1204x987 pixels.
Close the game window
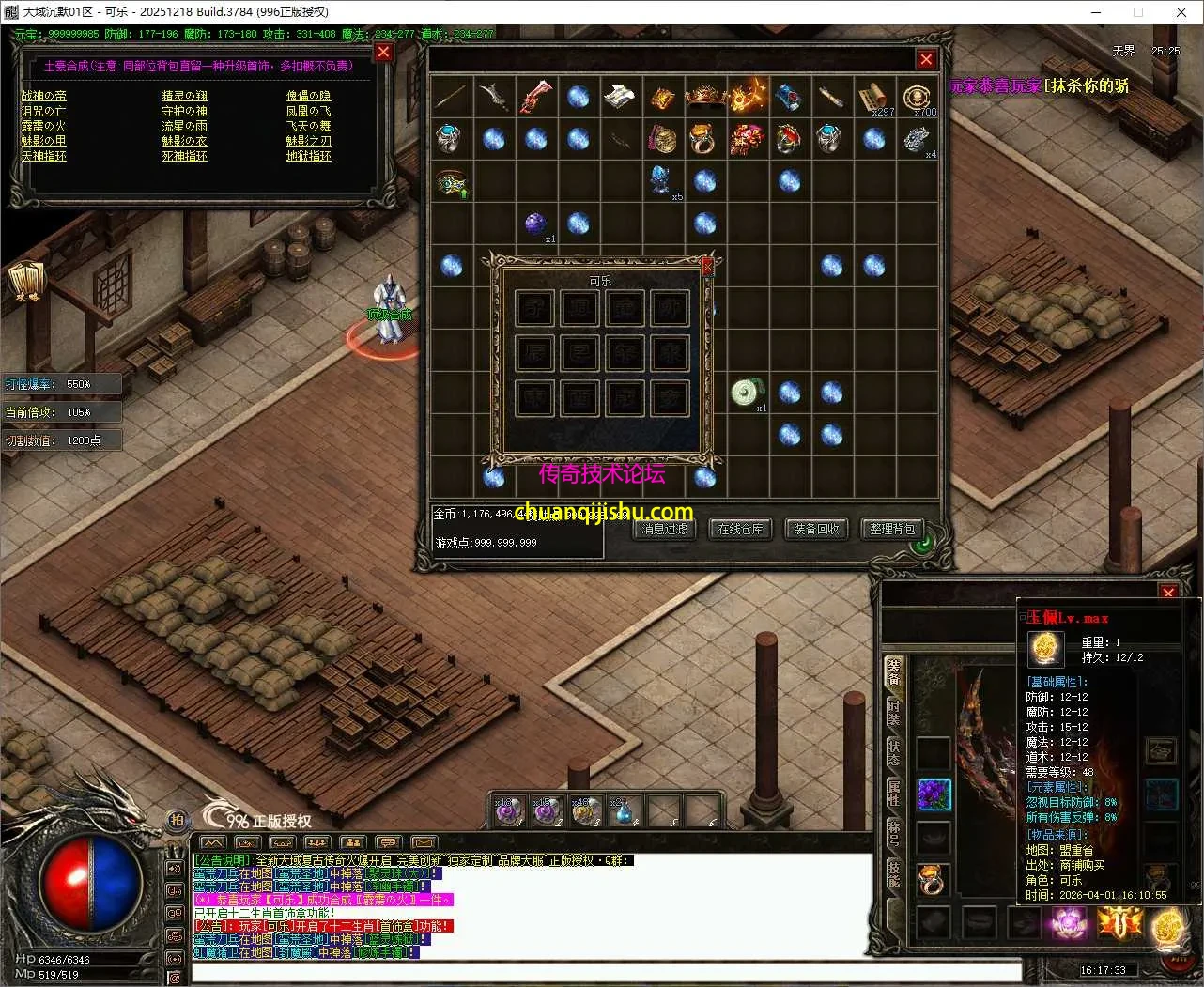click(1181, 12)
